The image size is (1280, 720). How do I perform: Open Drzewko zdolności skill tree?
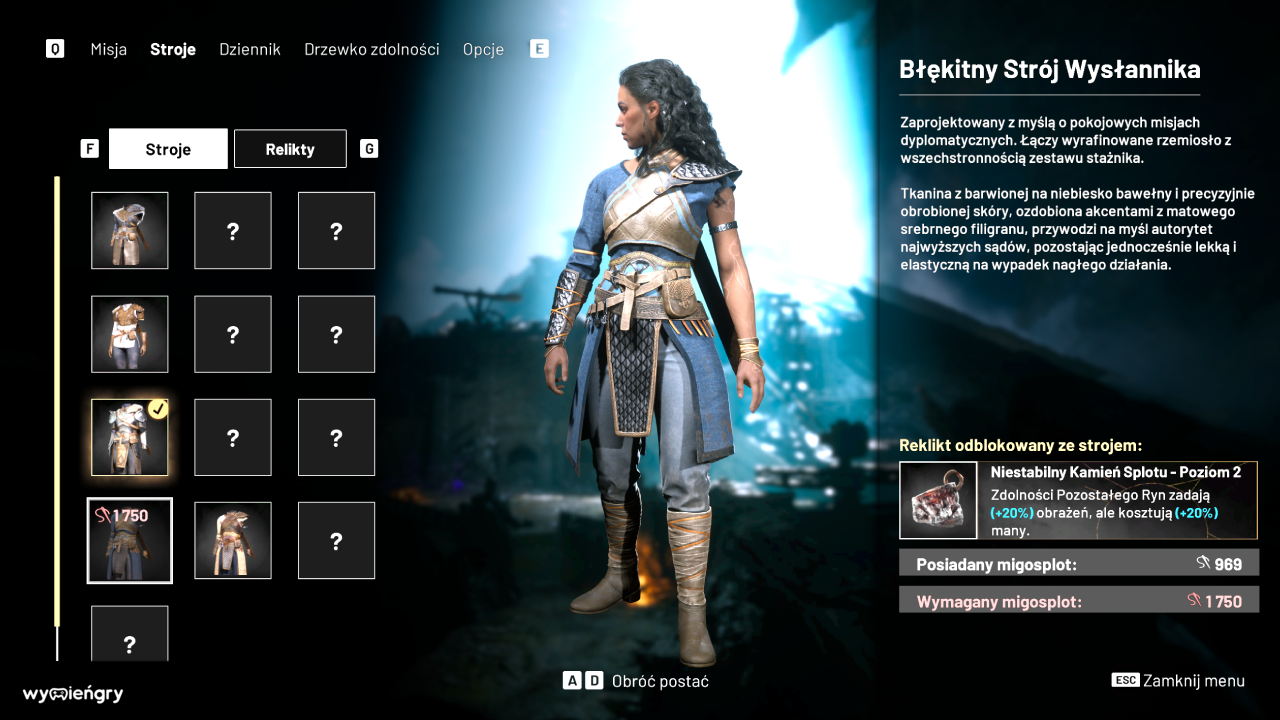(x=371, y=49)
